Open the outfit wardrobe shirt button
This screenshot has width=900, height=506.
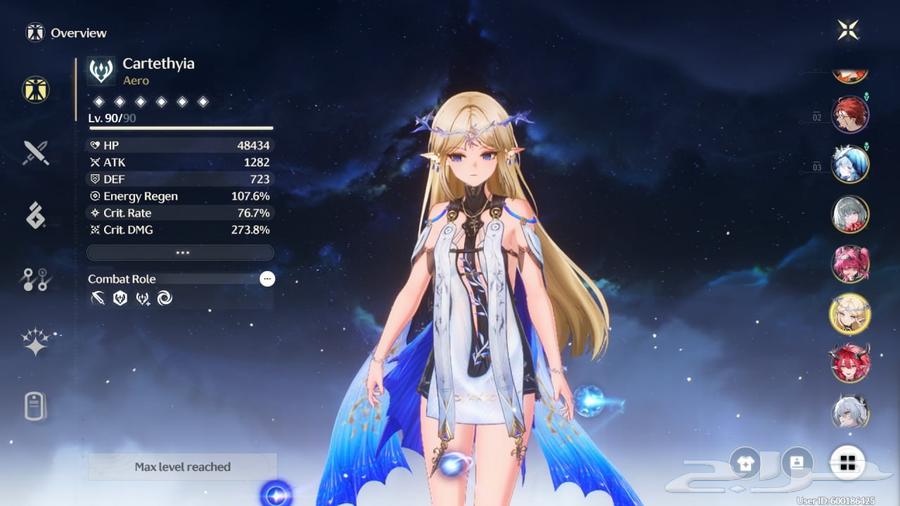point(745,462)
